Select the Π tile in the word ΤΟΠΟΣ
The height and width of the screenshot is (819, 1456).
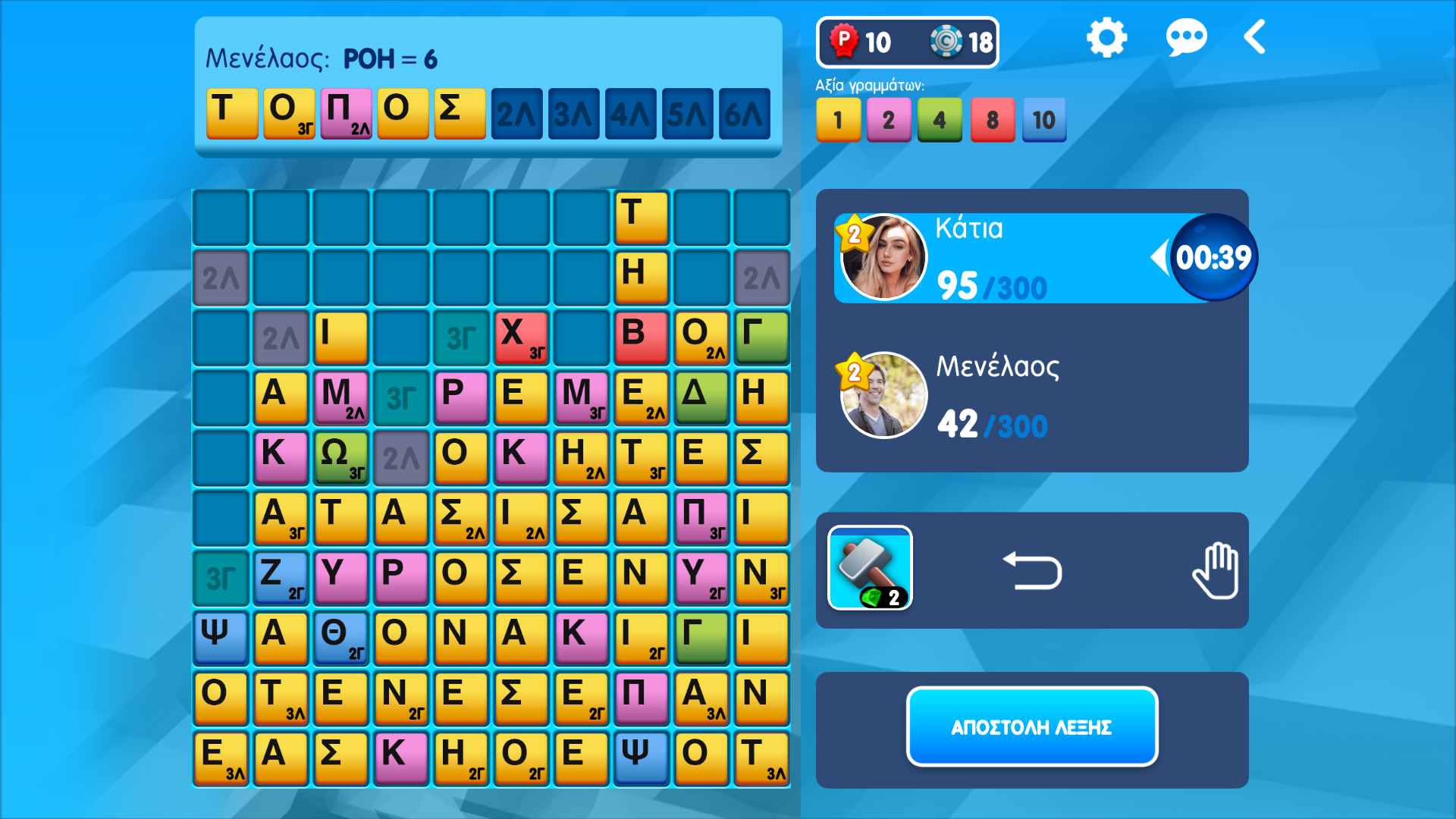(x=346, y=114)
